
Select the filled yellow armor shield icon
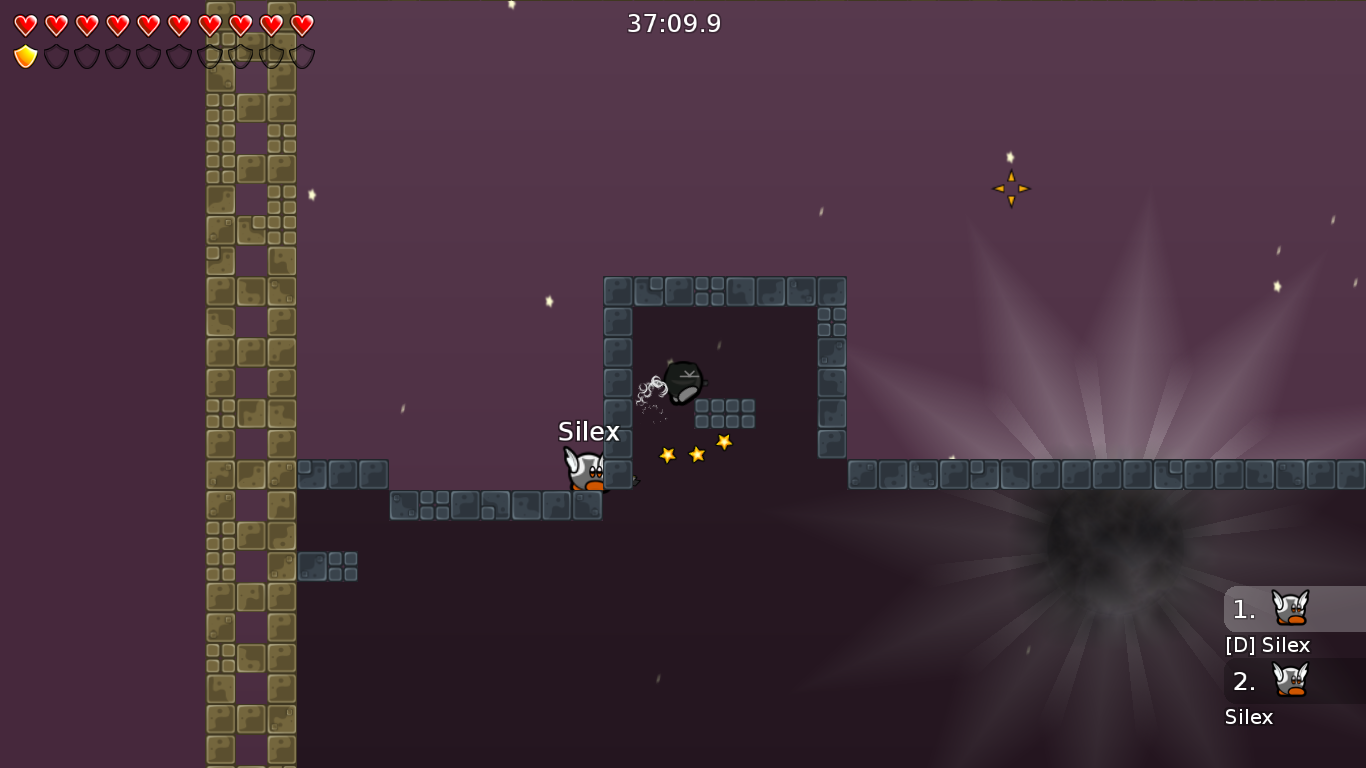[x=25, y=57]
